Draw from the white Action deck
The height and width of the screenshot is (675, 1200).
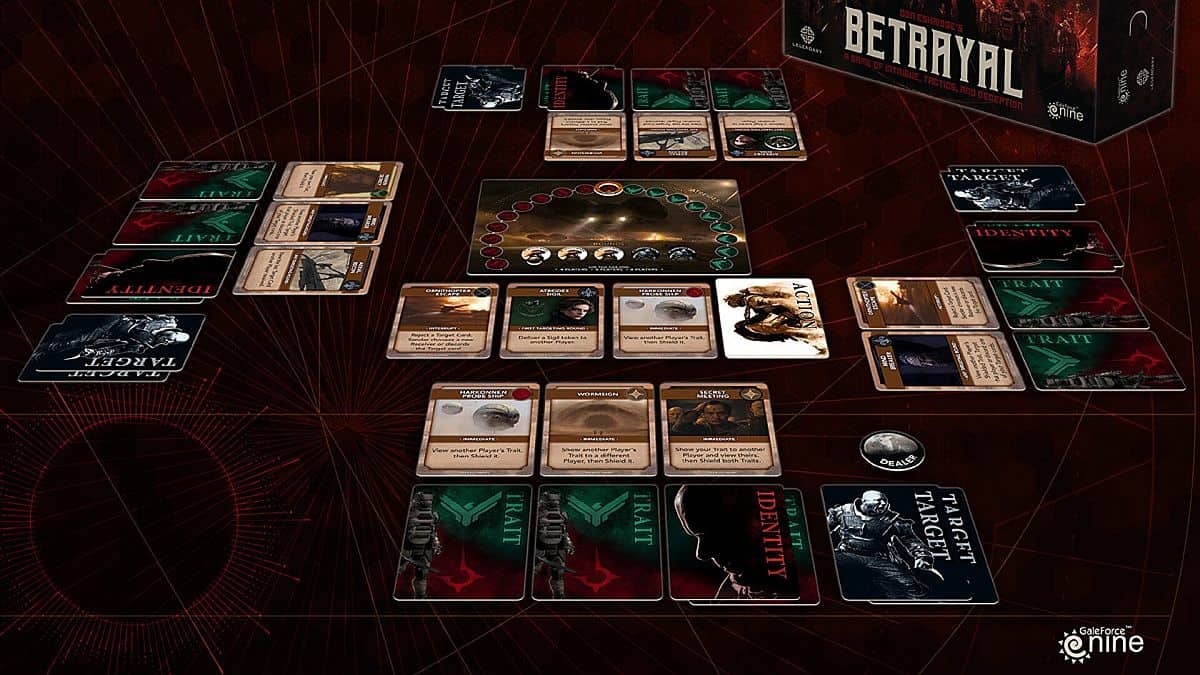tap(772, 318)
